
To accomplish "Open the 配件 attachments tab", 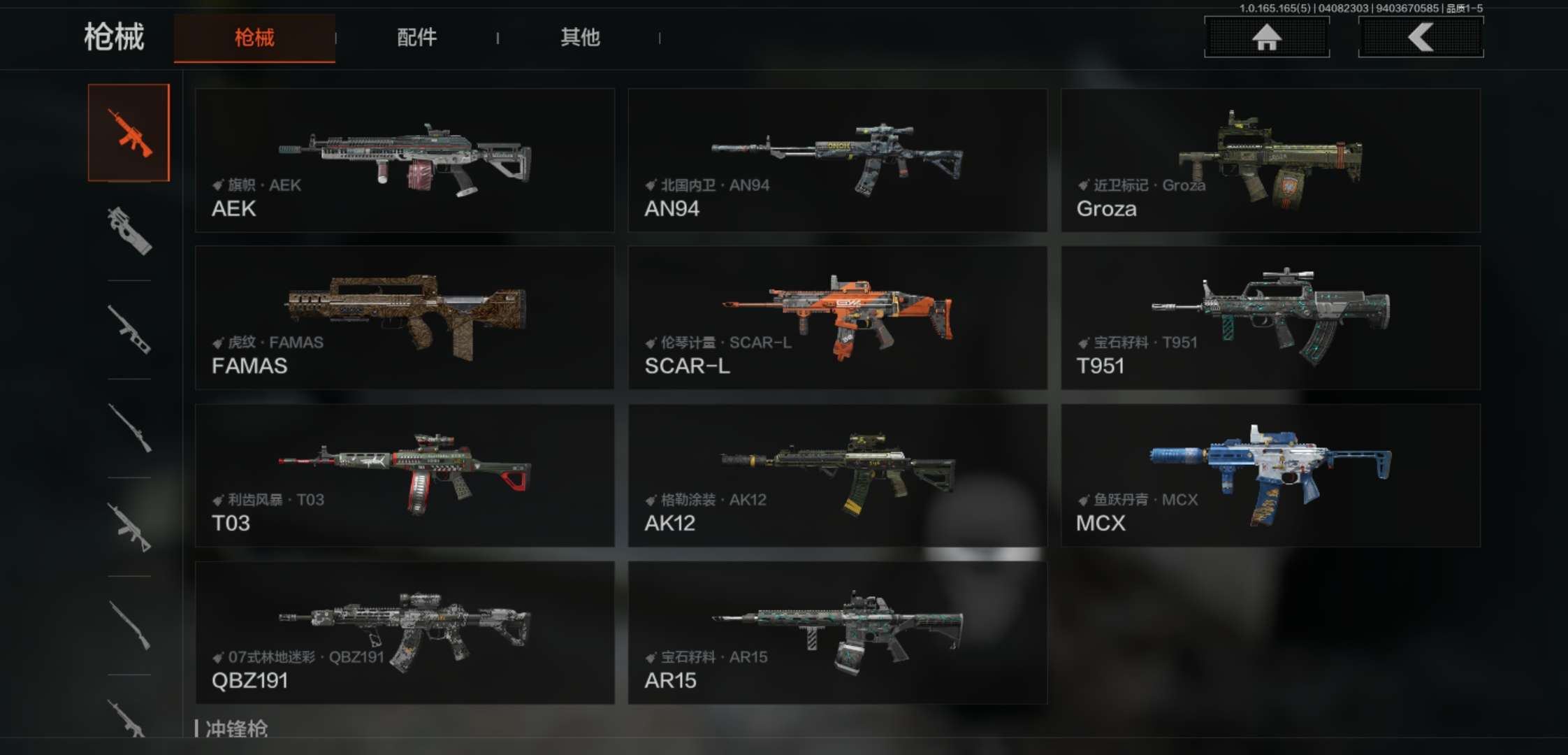I will (416, 38).
